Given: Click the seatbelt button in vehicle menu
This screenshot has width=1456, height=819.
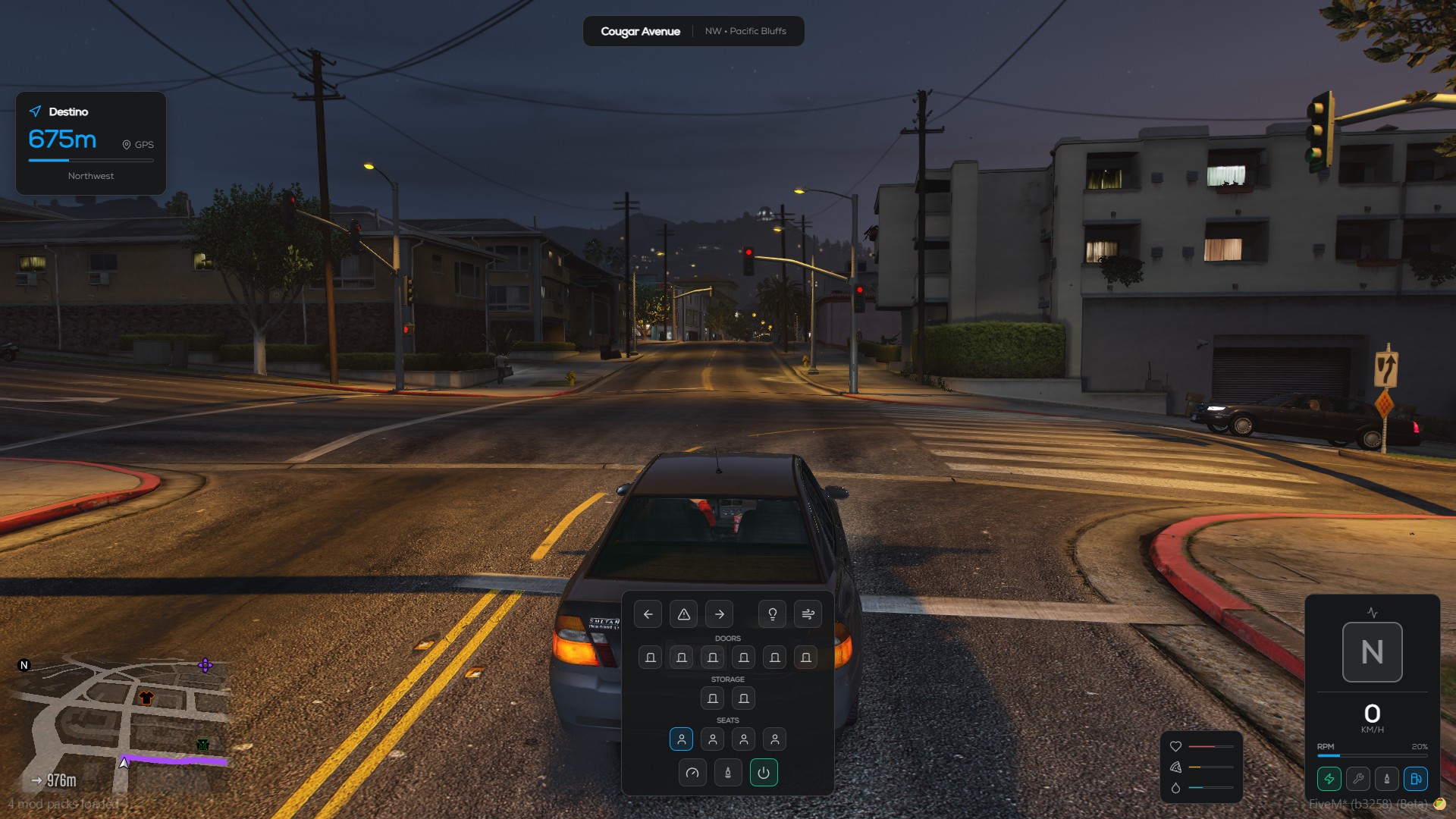Looking at the screenshot, I should click(x=727, y=773).
